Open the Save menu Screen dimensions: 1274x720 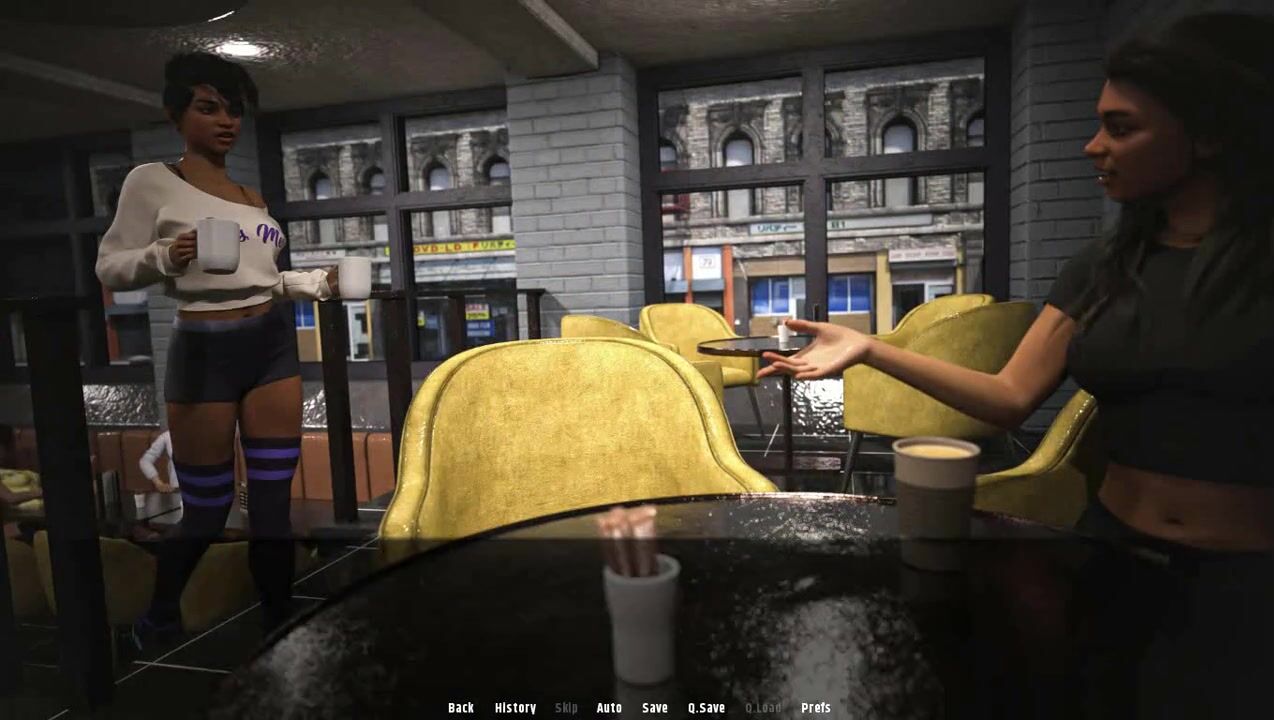(x=655, y=708)
